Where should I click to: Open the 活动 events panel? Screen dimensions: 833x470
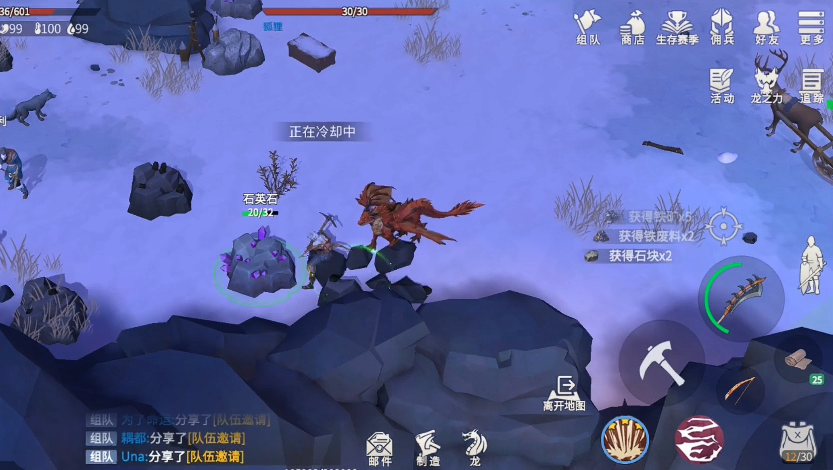coord(721,84)
